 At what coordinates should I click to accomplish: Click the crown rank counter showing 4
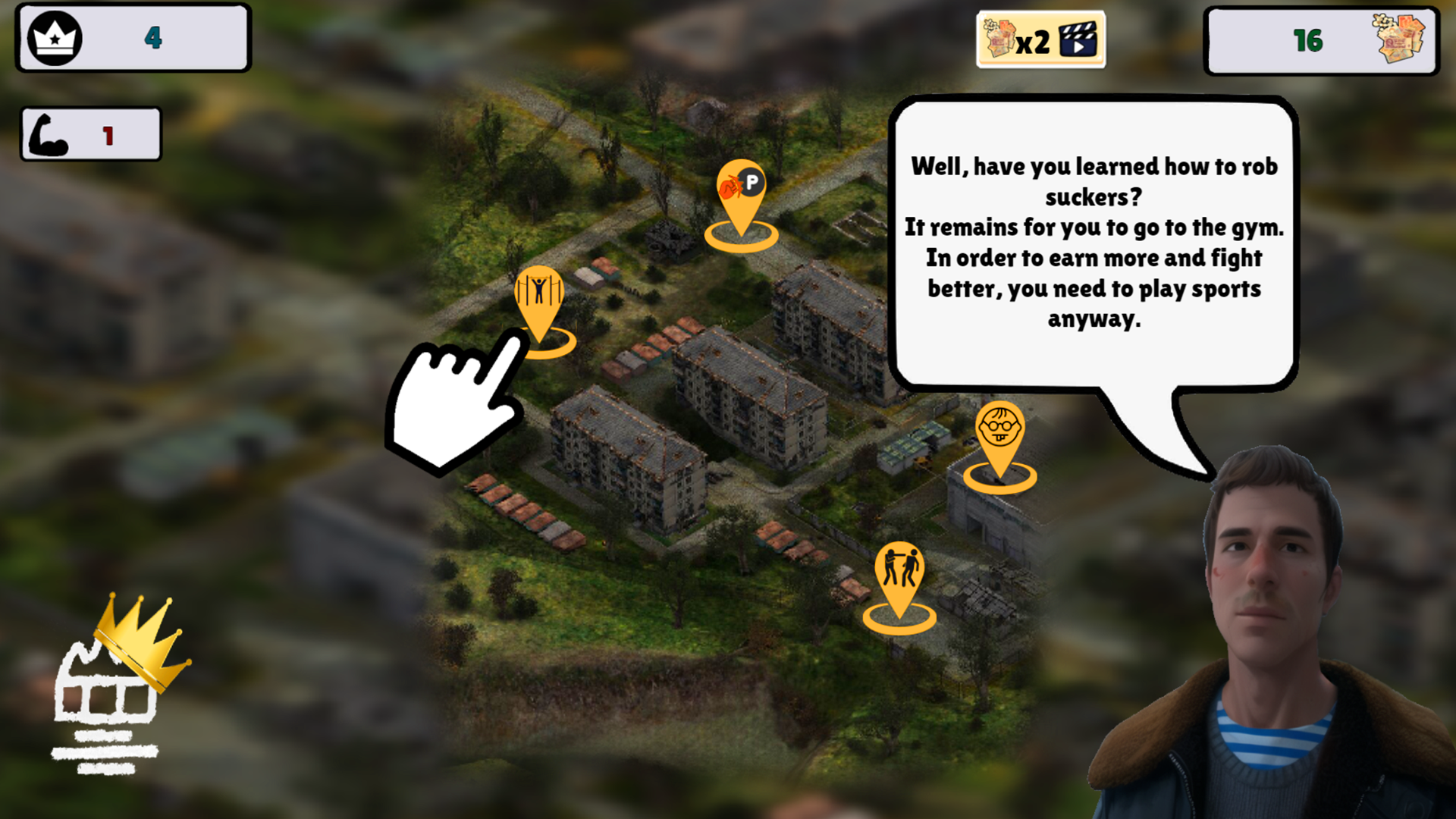pyautogui.click(x=133, y=38)
